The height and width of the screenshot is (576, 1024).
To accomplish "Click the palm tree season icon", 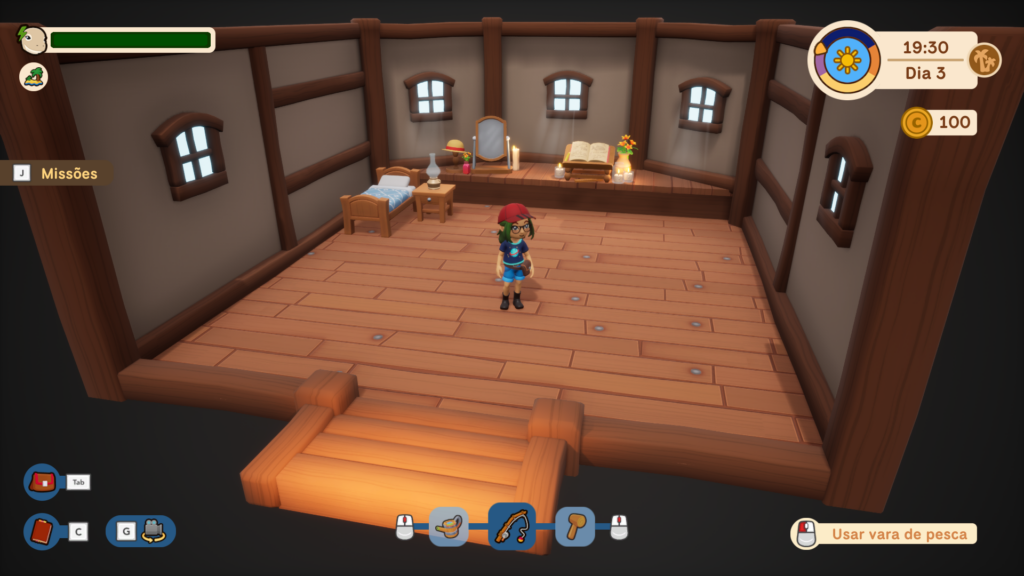I will tap(984, 60).
